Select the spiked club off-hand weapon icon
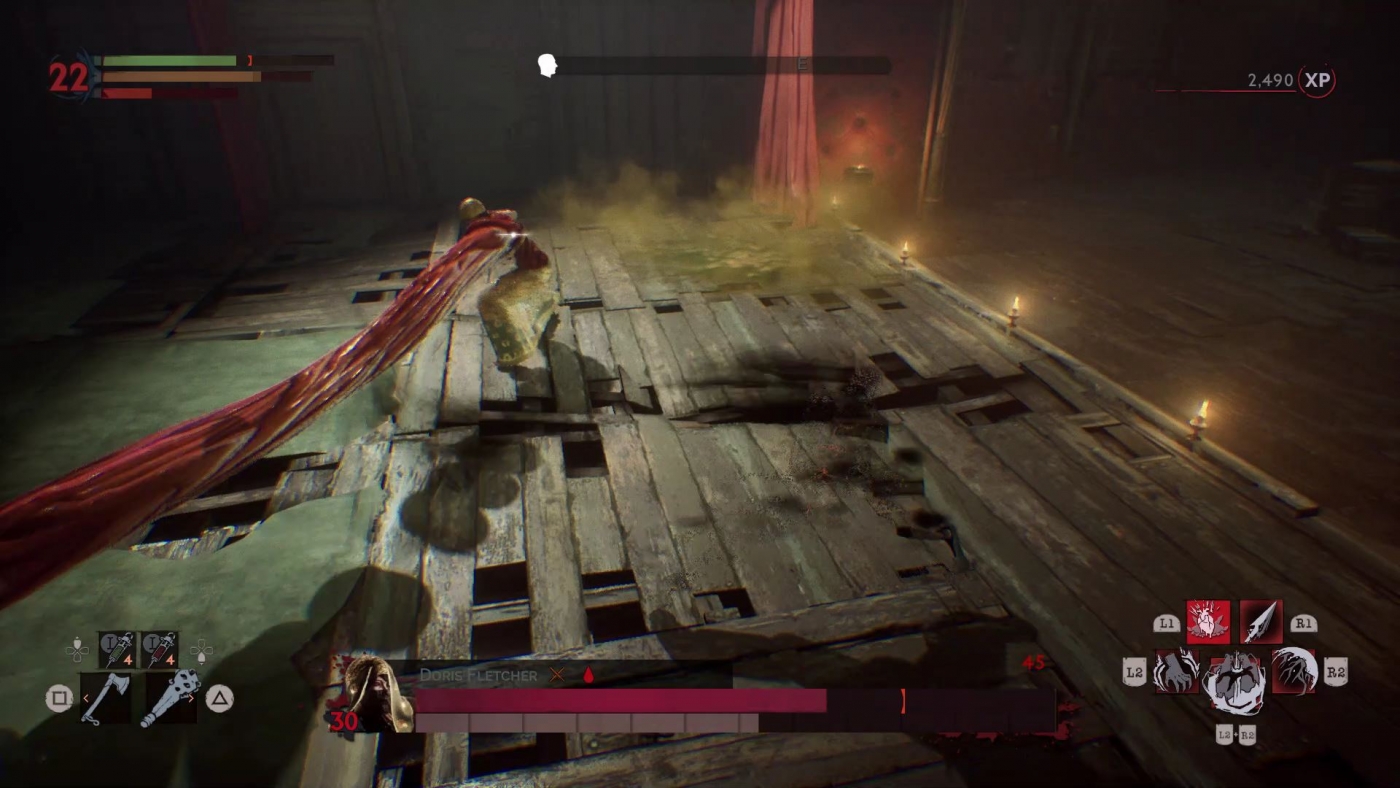 (x=168, y=700)
